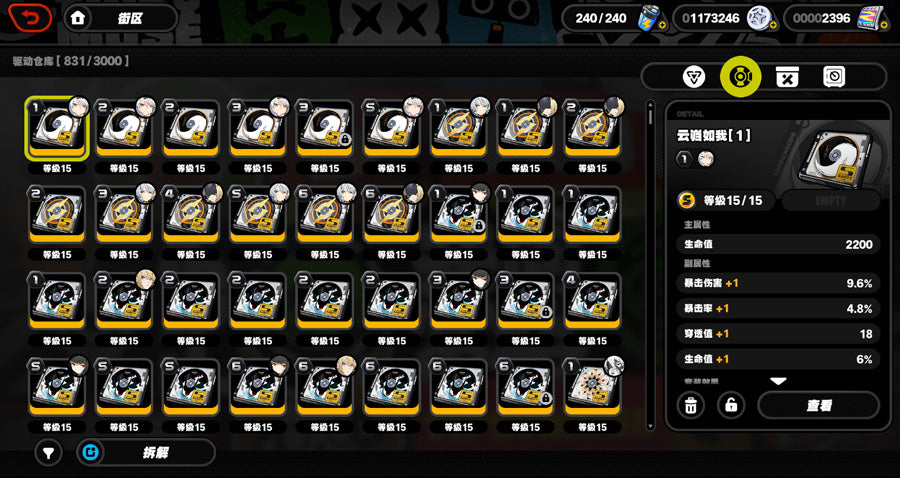Open the crossed-tools box tab

click(787, 77)
